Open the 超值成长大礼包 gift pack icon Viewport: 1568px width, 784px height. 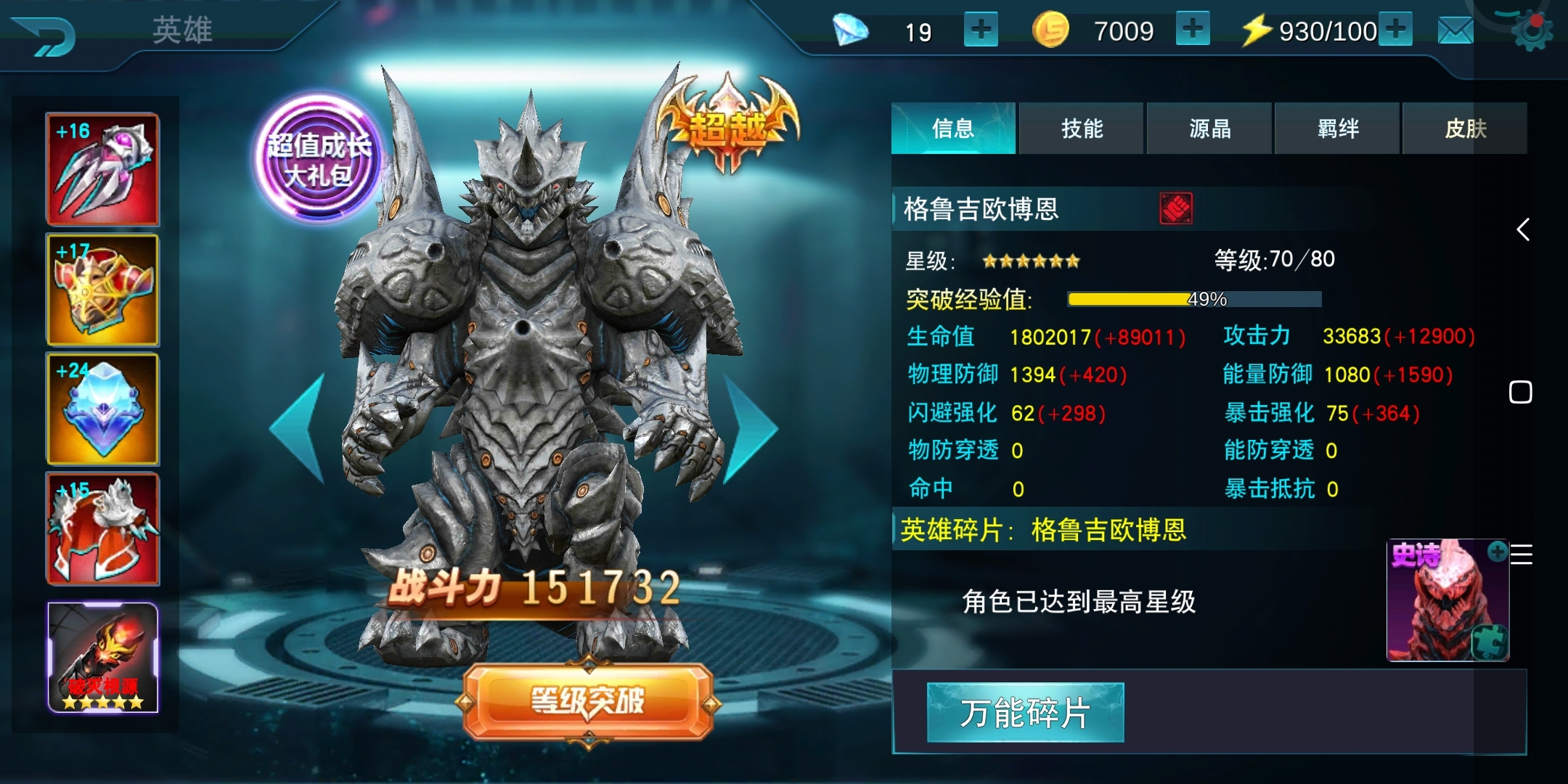[x=315, y=158]
